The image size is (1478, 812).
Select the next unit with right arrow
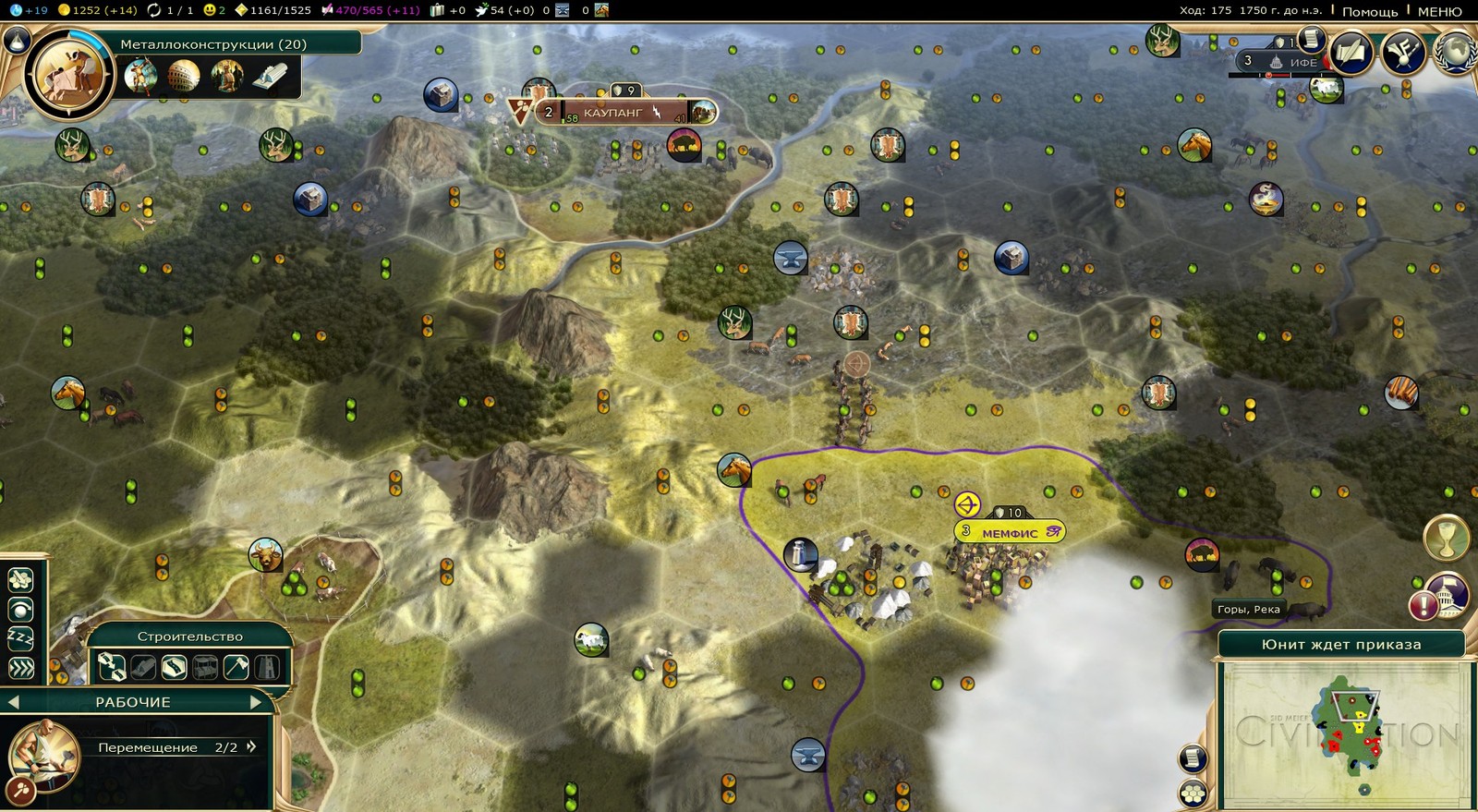point(257,702)
